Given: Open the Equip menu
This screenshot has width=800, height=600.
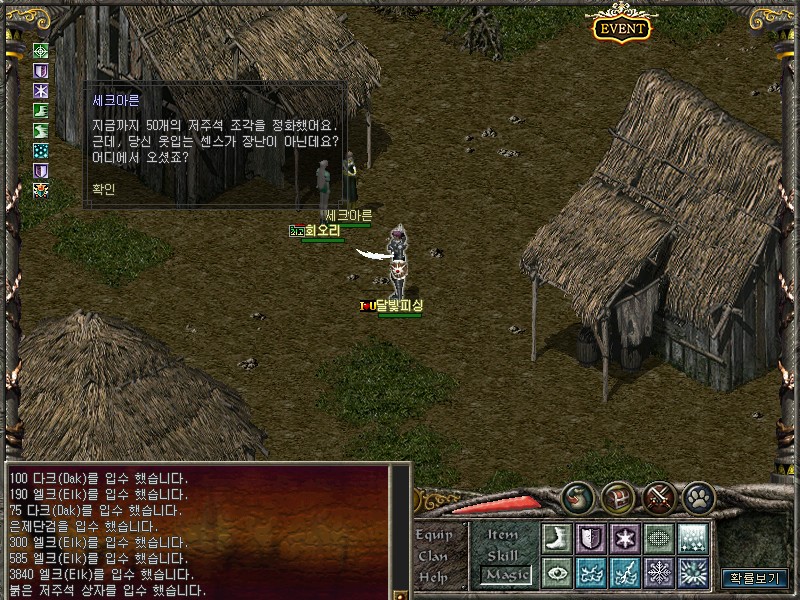Looking at the screenshot, I should point(434,535).
